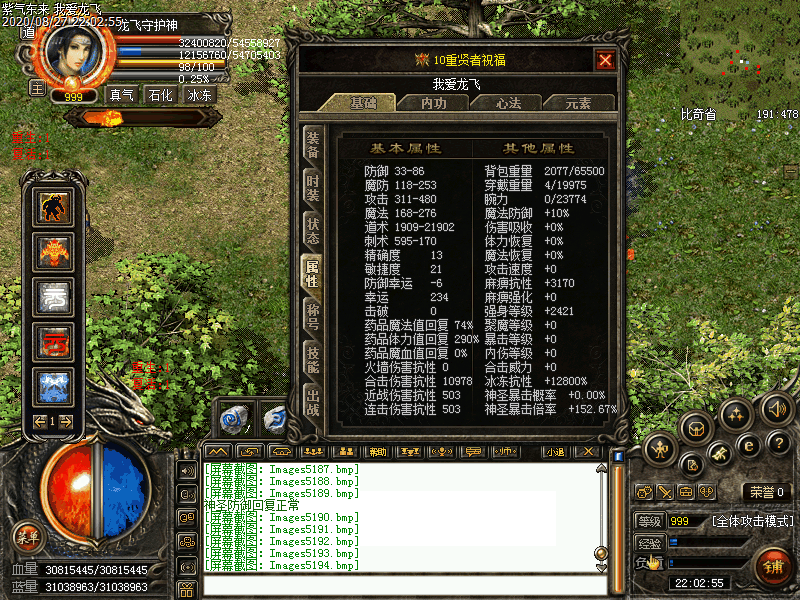This screenshot has width=800, height=600.
Task: Click the 真气 button under the portrait
Action: [x=122, y=95]
